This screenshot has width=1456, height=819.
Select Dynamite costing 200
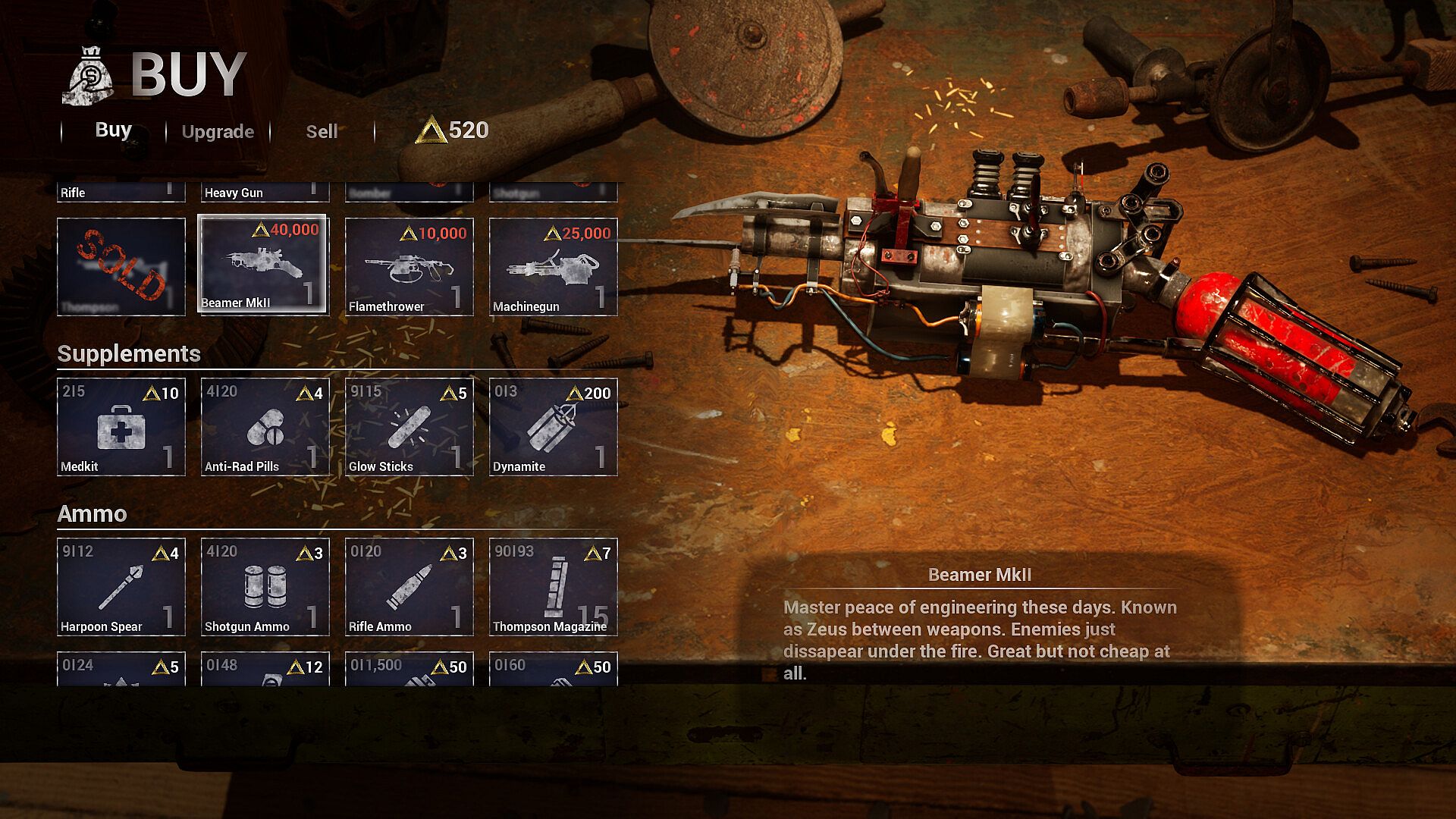pos(553,427)
